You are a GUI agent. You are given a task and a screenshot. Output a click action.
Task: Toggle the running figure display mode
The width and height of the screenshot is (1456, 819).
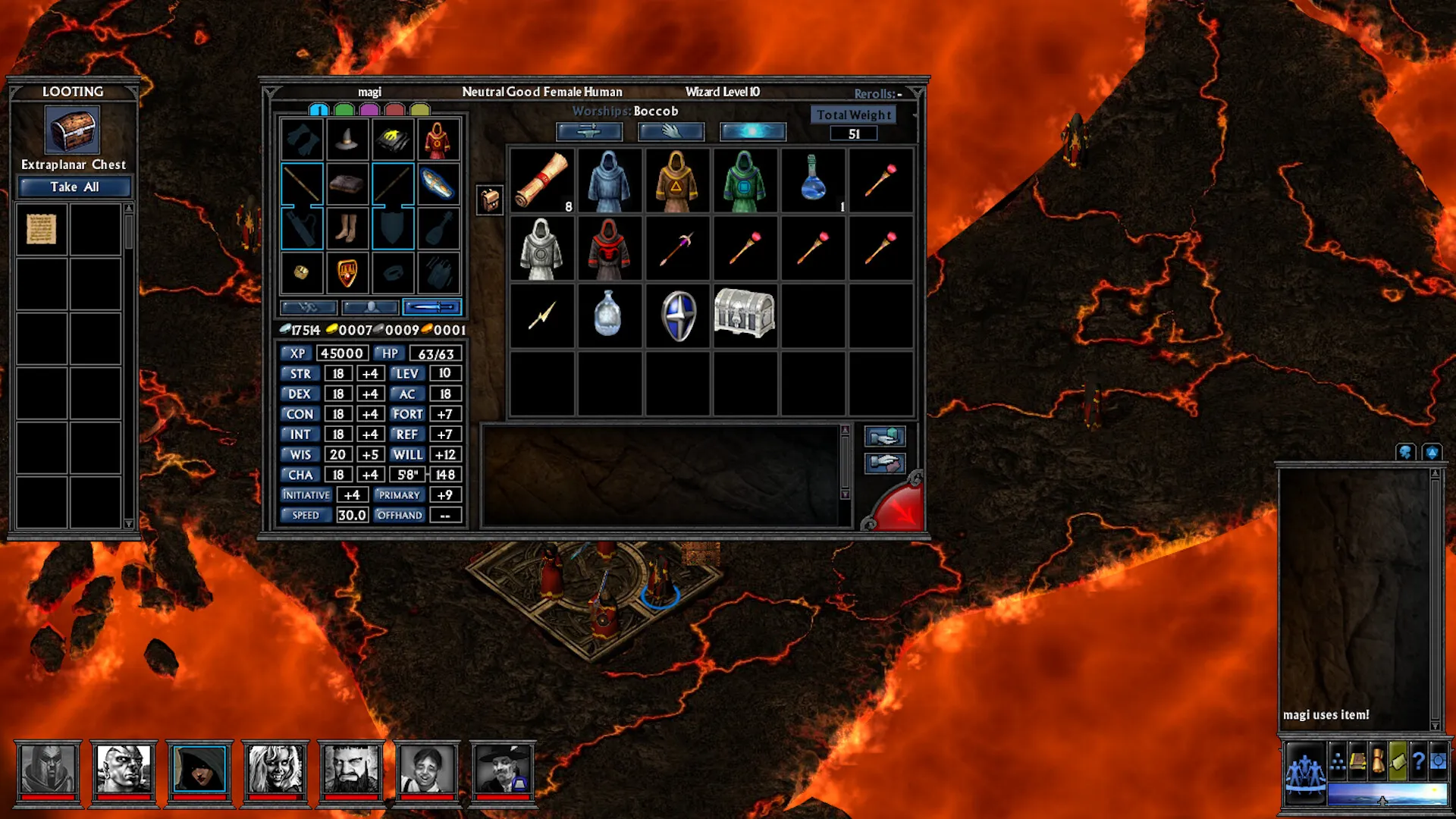click(x=307, y=306)
